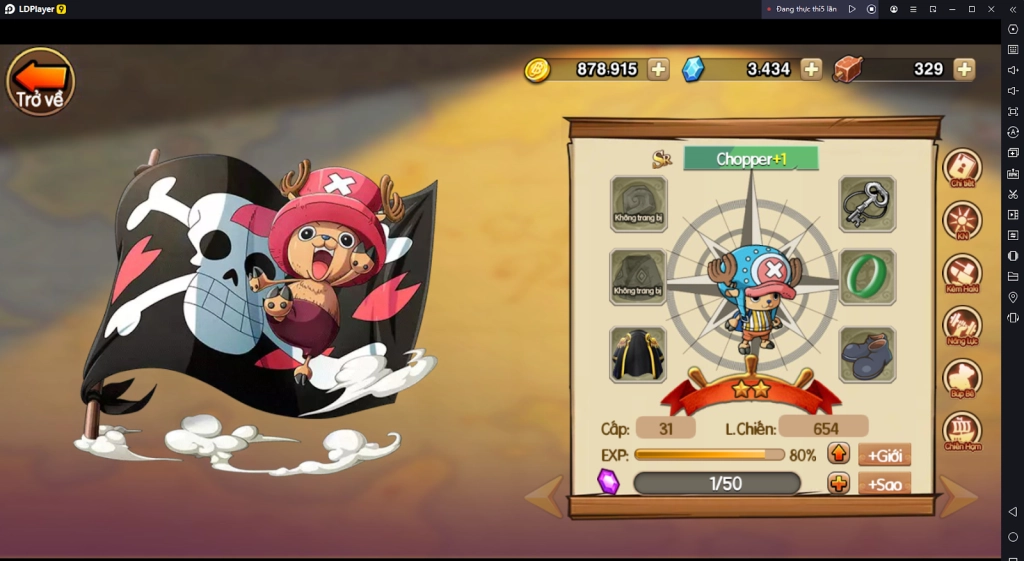Tap the +Sao star upgrade button

884,484
